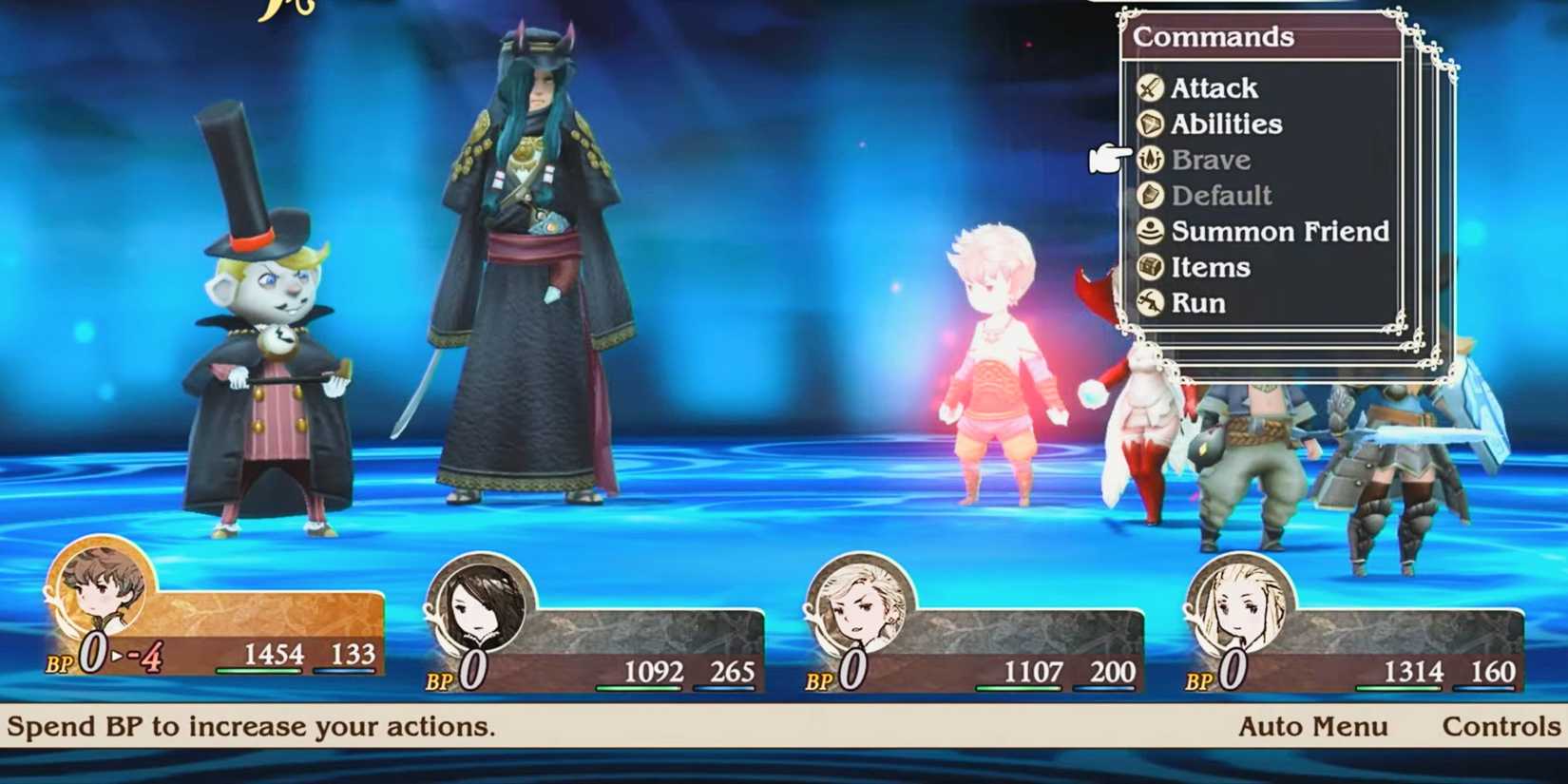Select the Attack command

tap(1214, 88)
